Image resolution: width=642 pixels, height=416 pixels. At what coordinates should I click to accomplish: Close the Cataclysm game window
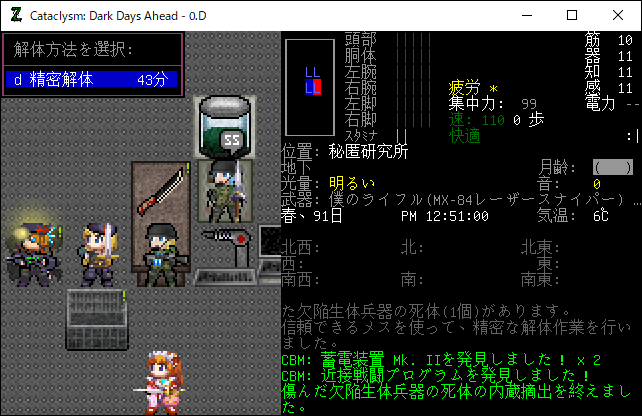coord(618,15)
